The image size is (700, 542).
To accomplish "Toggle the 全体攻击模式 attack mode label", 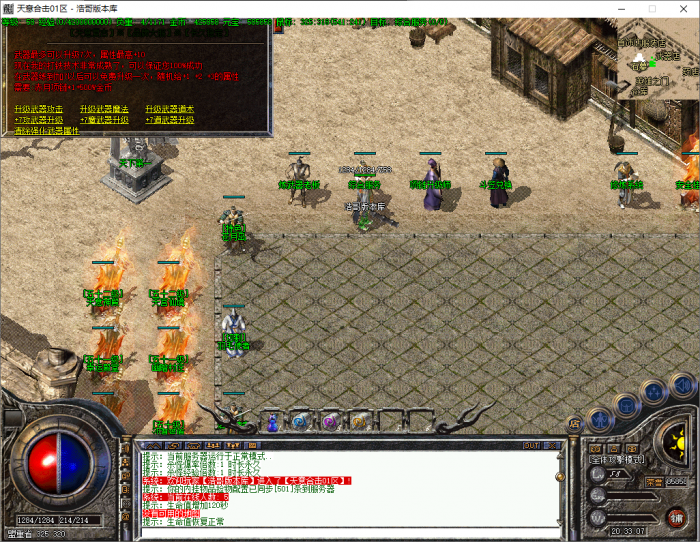I will [617, 460].
